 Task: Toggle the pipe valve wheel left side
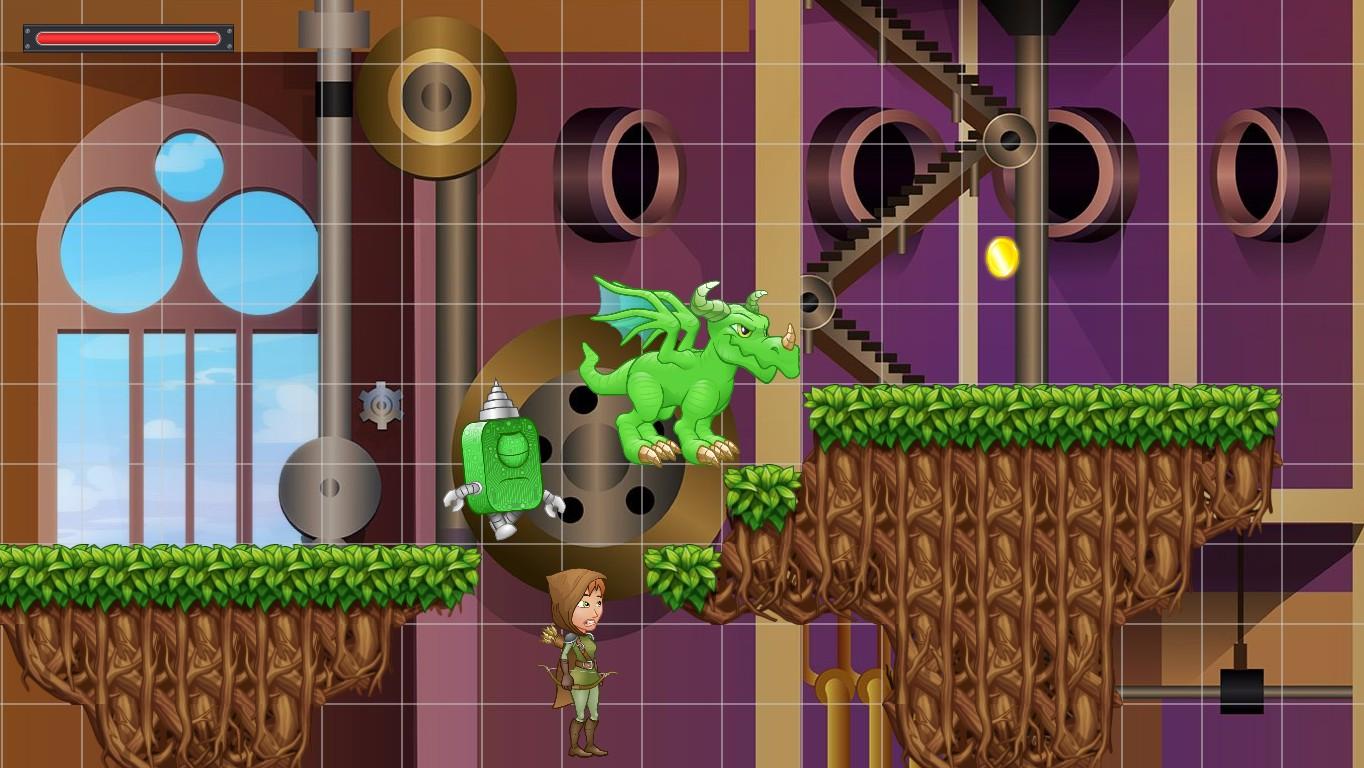coord(330,490)
